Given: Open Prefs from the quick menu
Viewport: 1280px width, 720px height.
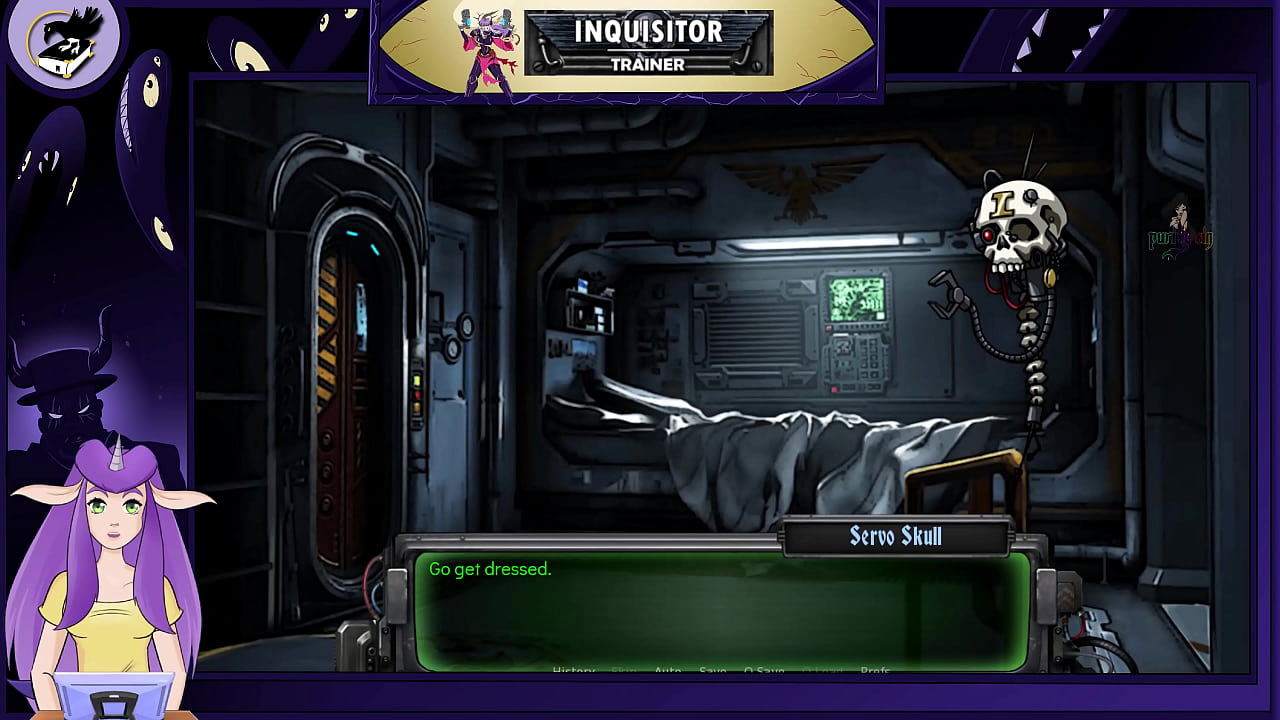Looking at the screenshot, I should [874, 670].
